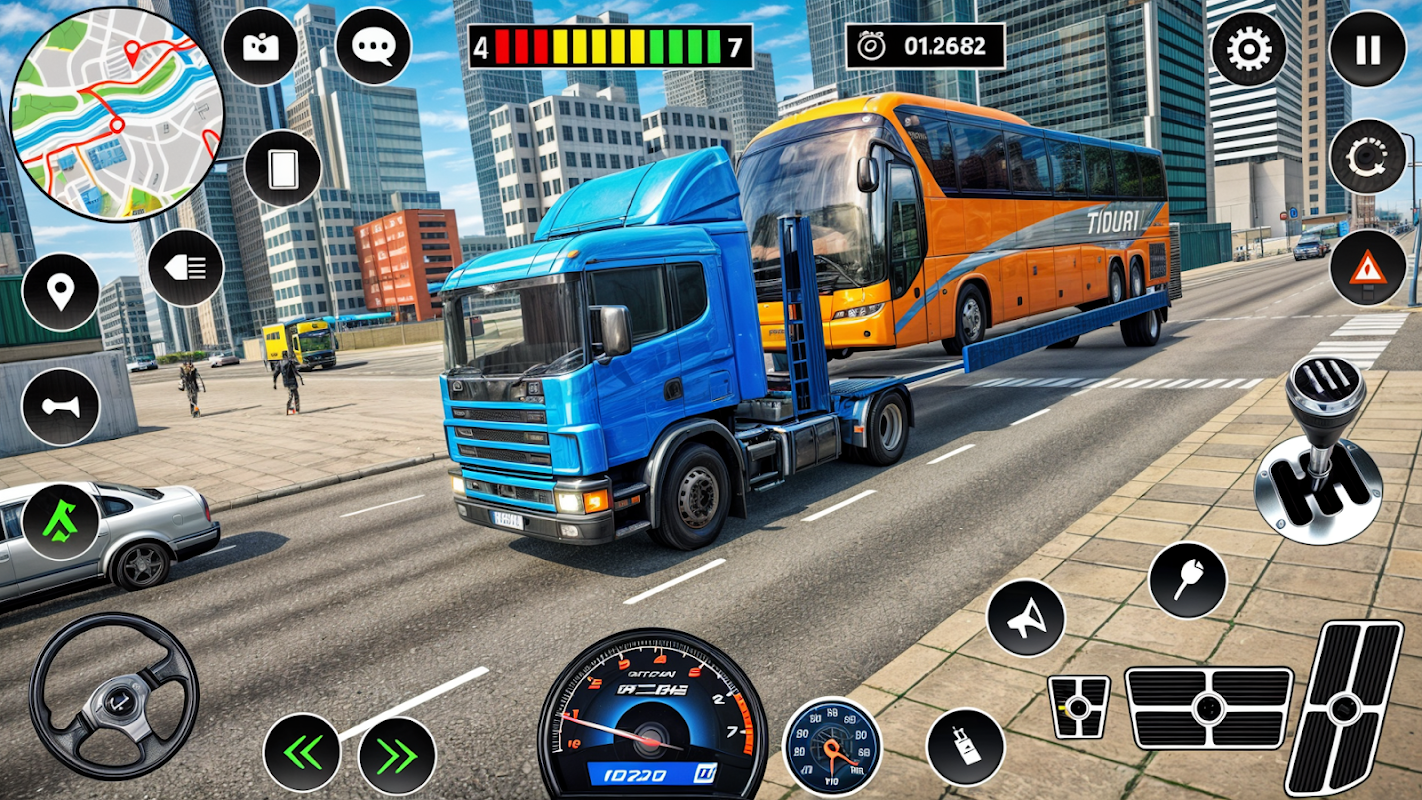1422x800 pixels.
Task: Tap the navigation arrow cursor button
Action: coord(1025,618)
